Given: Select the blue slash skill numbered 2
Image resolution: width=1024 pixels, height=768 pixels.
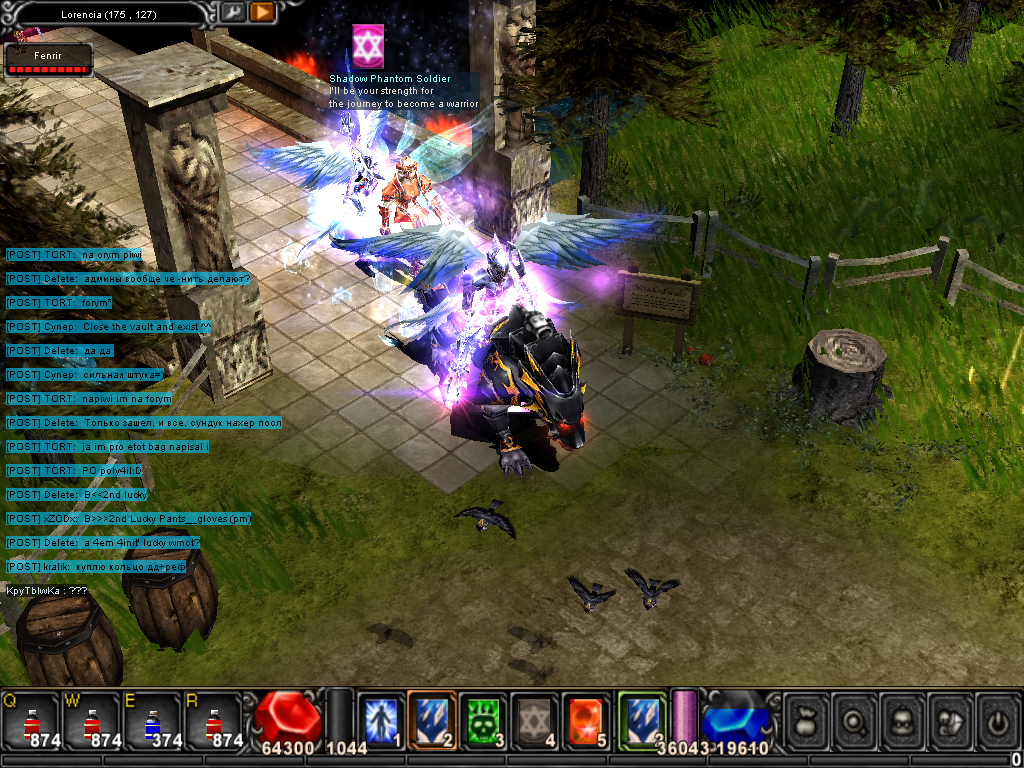Looking at the screenshot, I should click(431, 721).
